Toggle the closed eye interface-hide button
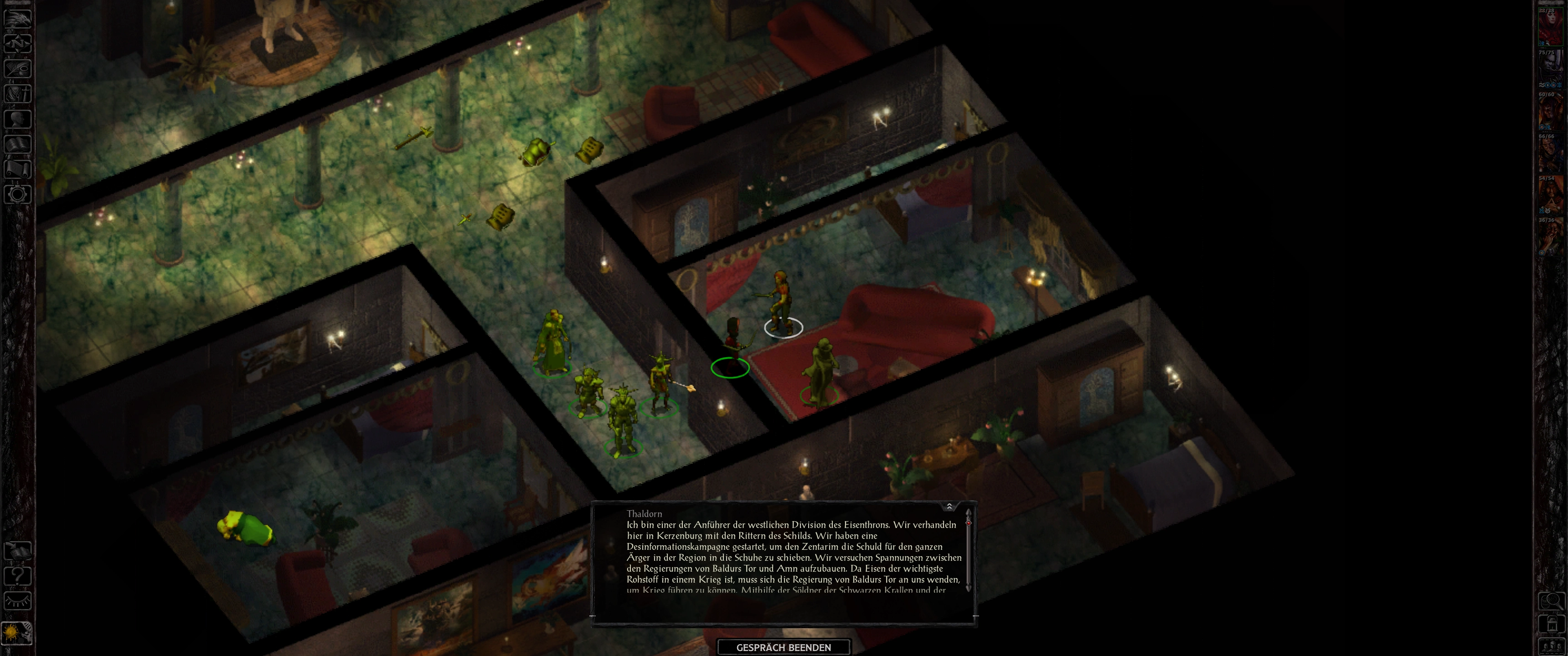 (17, 600)
